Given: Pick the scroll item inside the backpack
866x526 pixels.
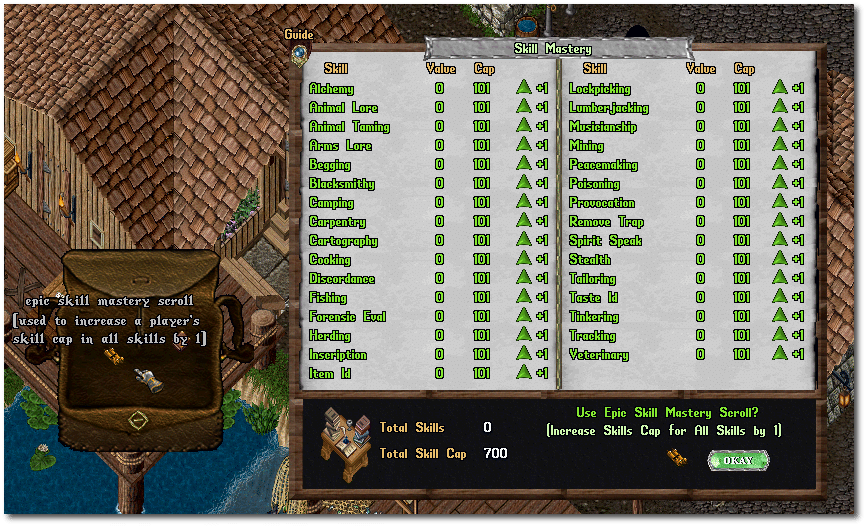Looking at the screenshot, I should (x=145, y=380).
